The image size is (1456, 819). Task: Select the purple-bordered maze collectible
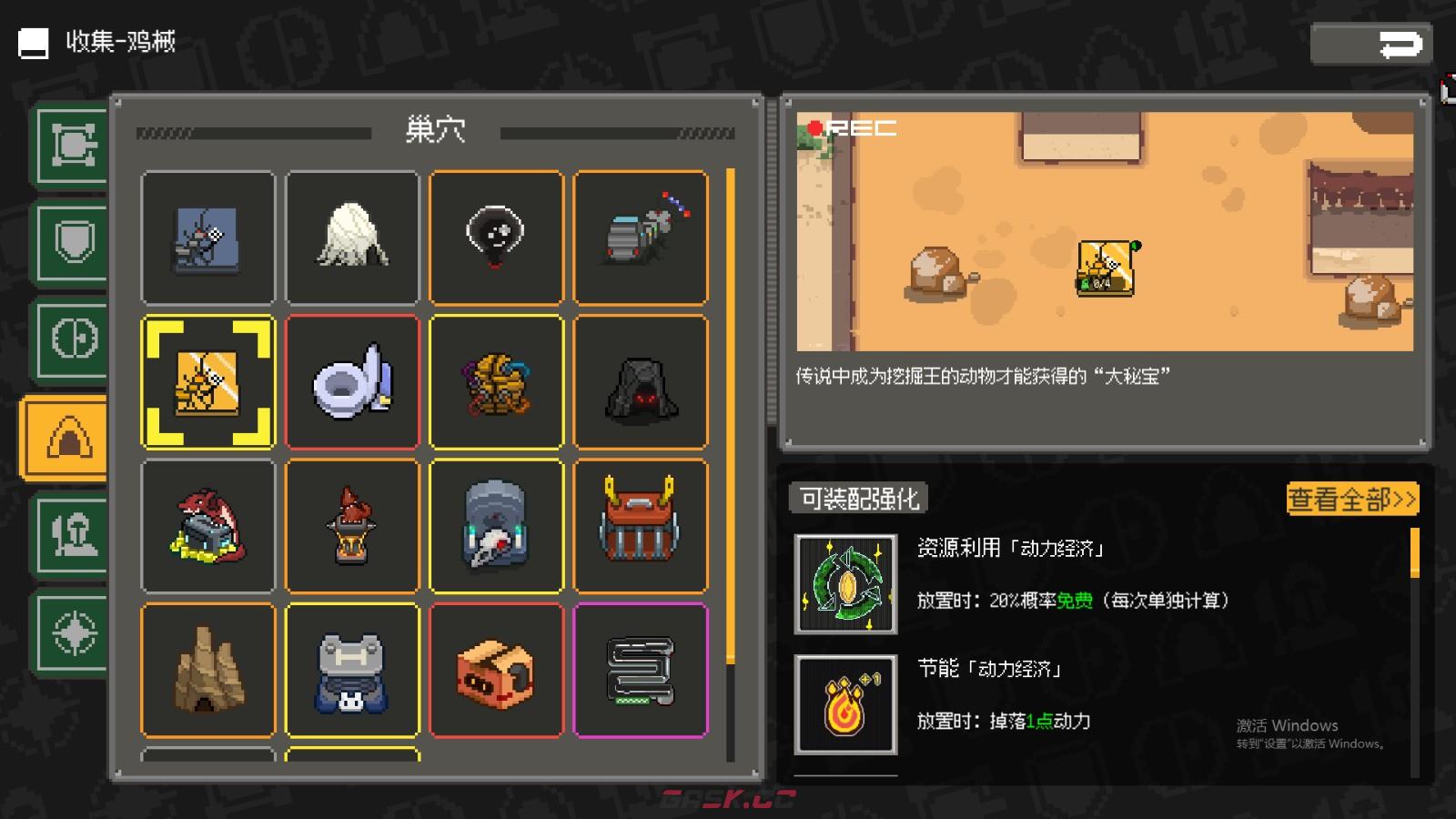640,669
